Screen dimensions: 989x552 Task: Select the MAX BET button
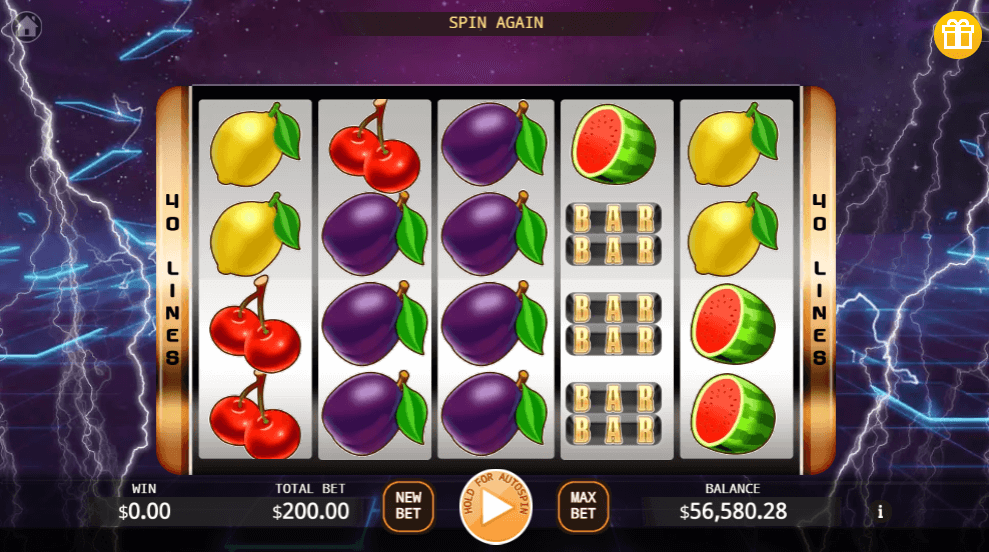(583, 506)
